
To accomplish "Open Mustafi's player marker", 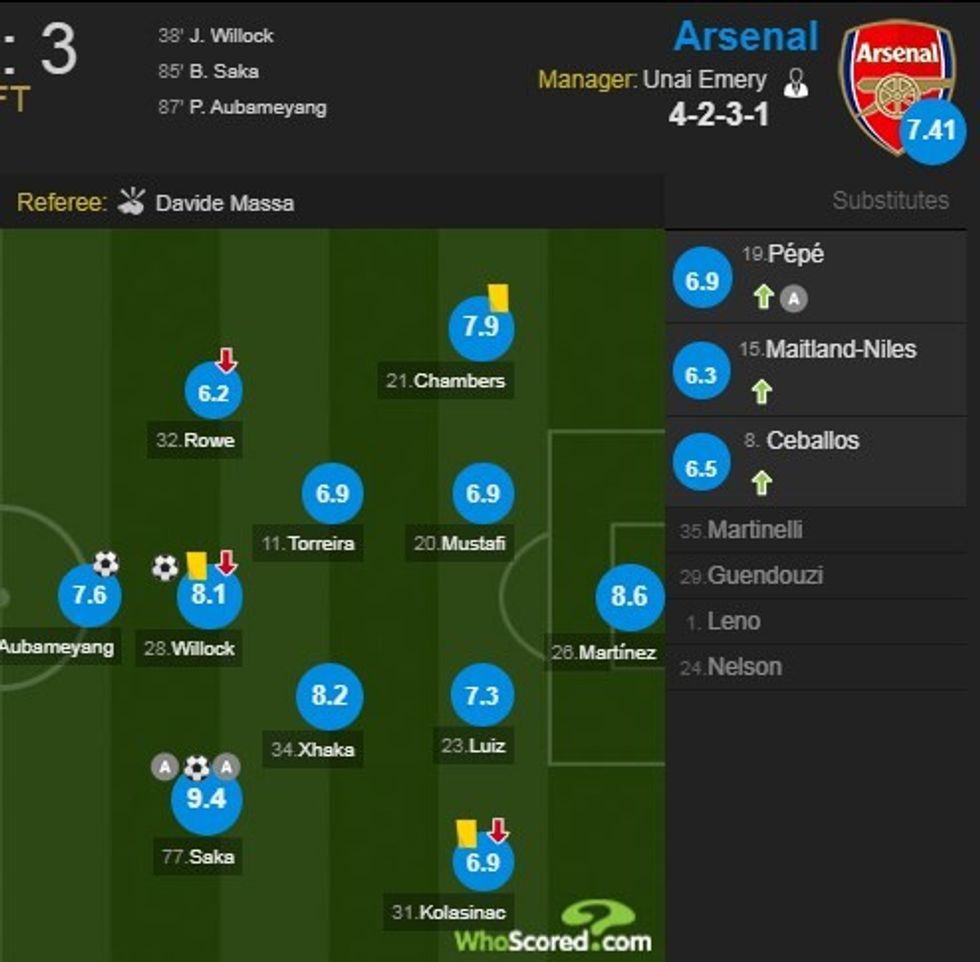I will (482, 494).
